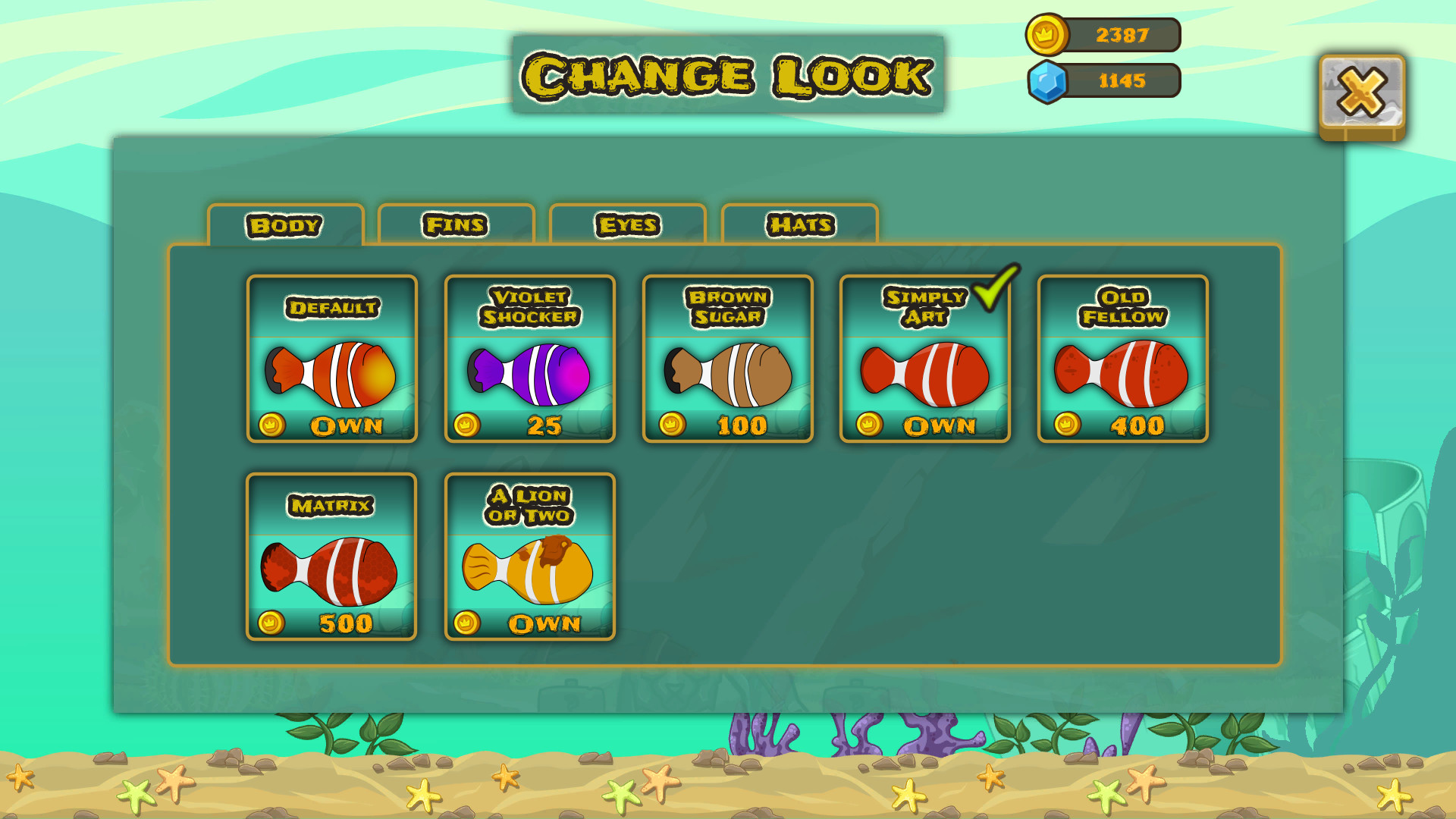Select the Eyes tab
The image size is (1456, 819).
[x=629, y=224]
